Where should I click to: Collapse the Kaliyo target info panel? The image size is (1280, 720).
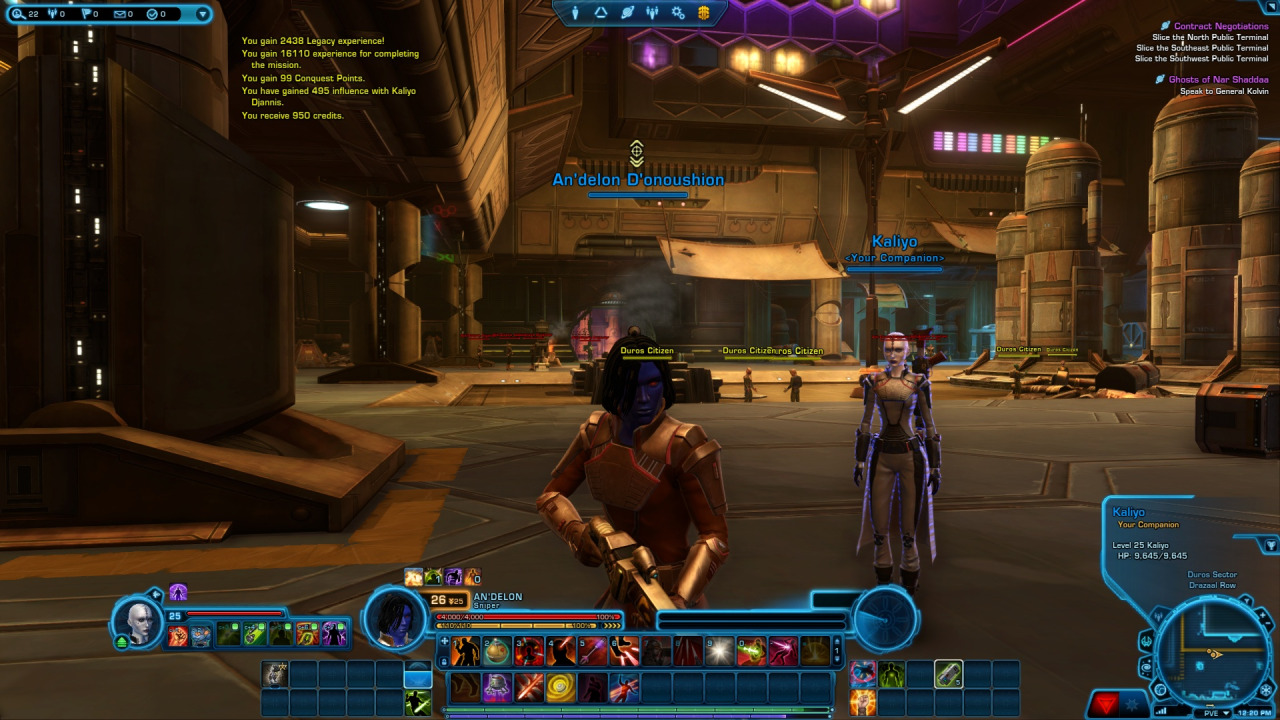point(1271,546)
